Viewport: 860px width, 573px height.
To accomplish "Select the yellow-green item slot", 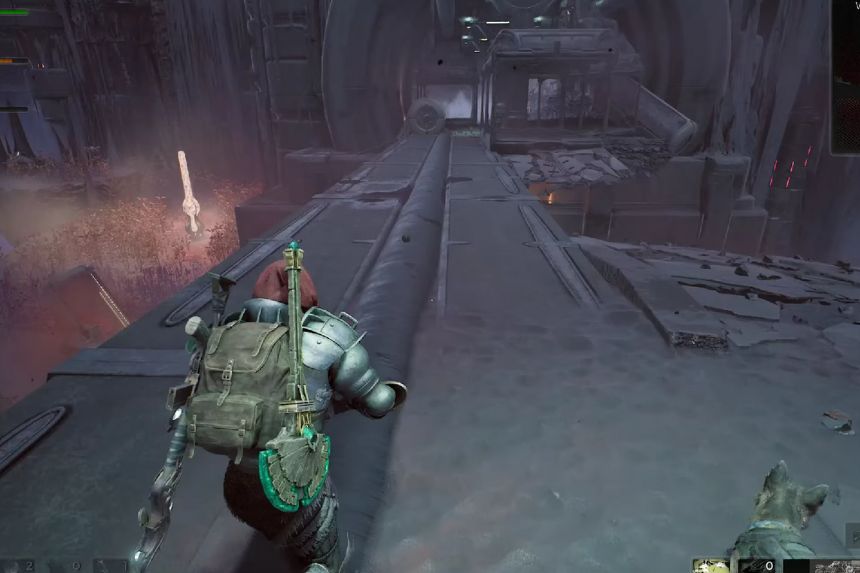I will pyautogui.click(x=711, y=566).
